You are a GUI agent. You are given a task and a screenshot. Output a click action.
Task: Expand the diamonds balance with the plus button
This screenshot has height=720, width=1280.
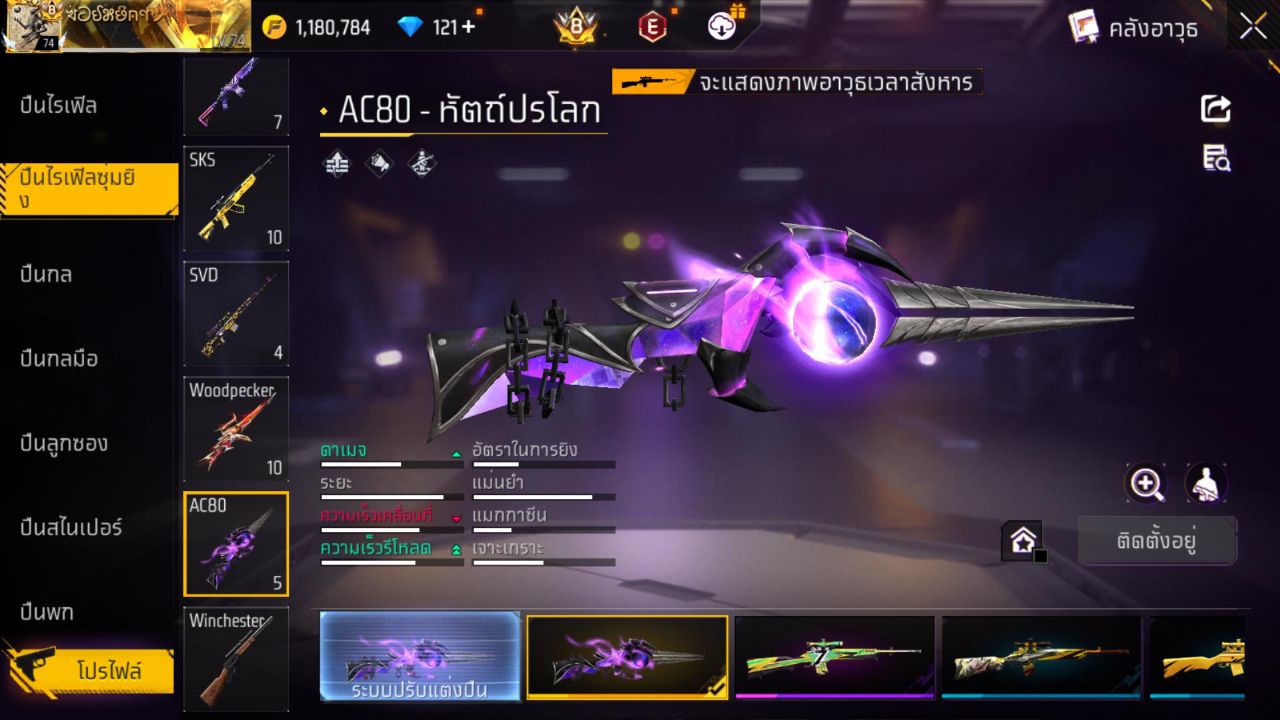(466, 27)
